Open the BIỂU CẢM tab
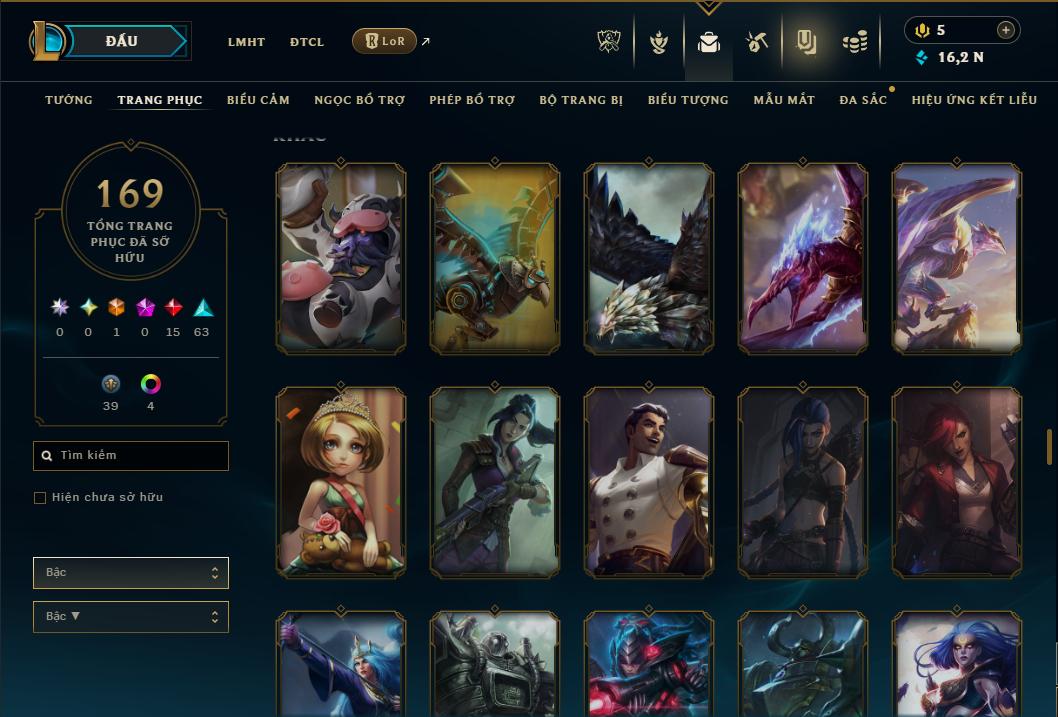The height and width of the screenshot is (717, 1058). (x=258, y=100)
